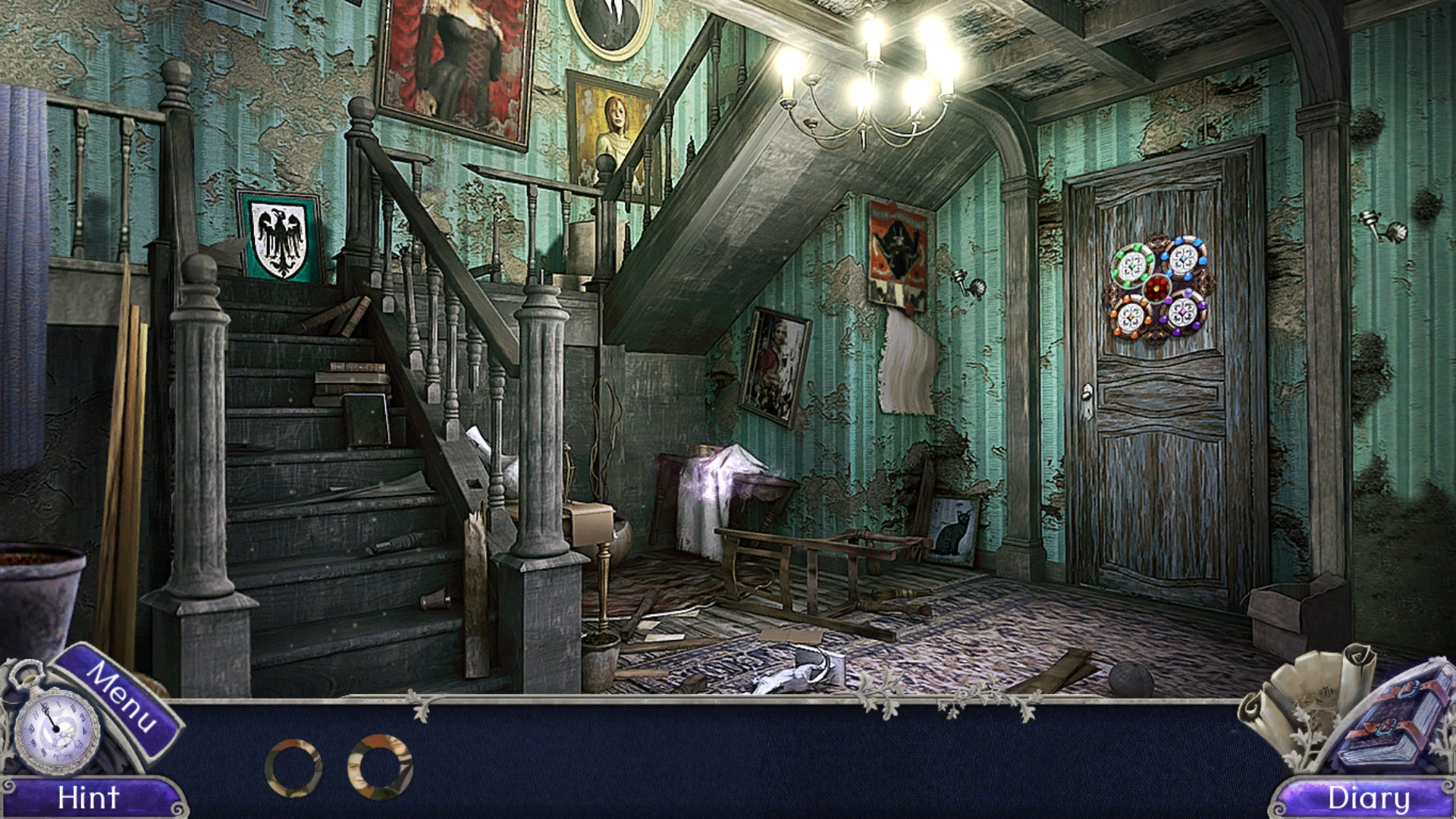Select the orange gem disc on the door lock

point(1131,317)
